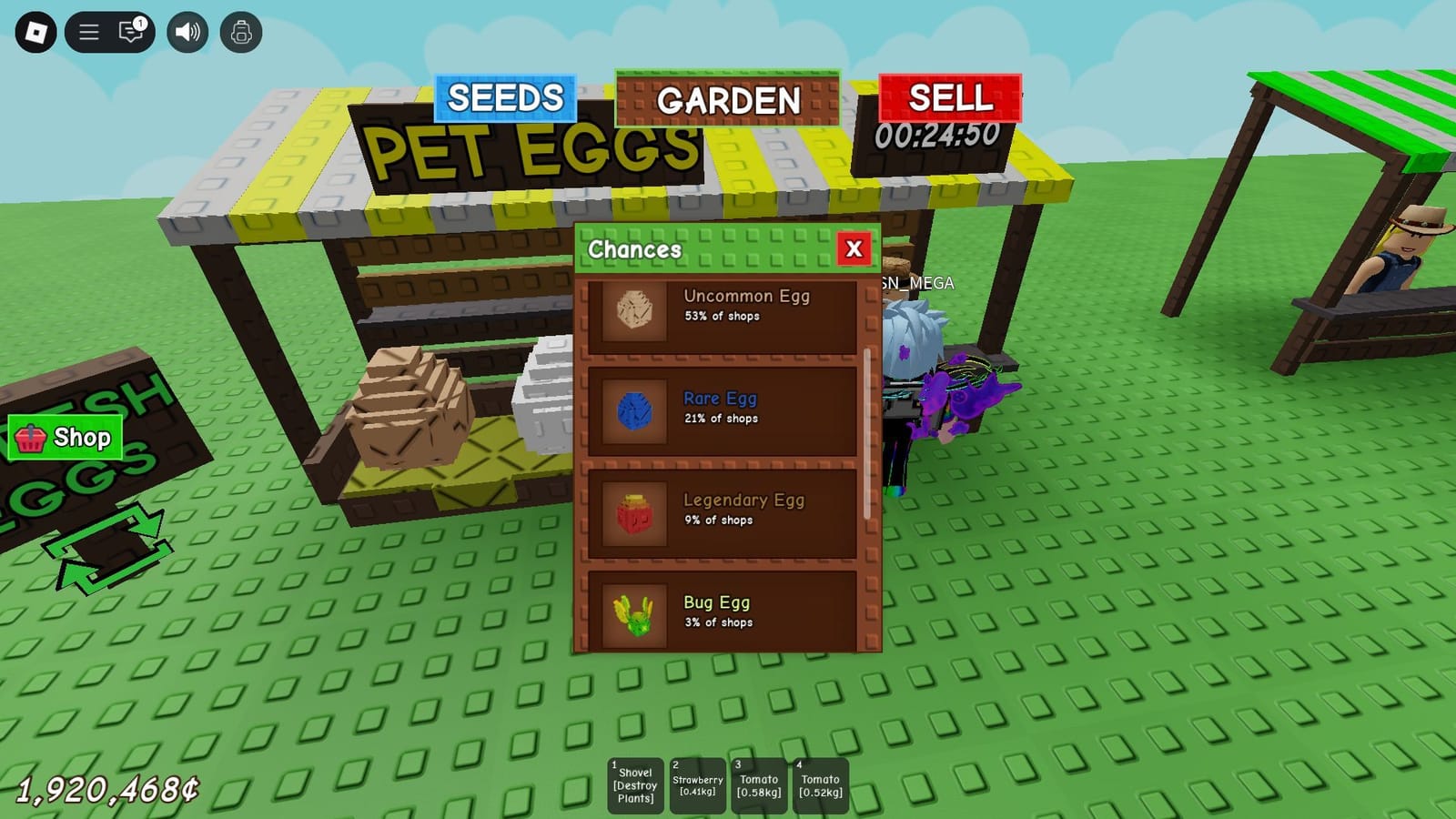This screenshot has width=1456, height=819.
Task: Select the blue Rare Egg icon
Action: pos(634,409)
